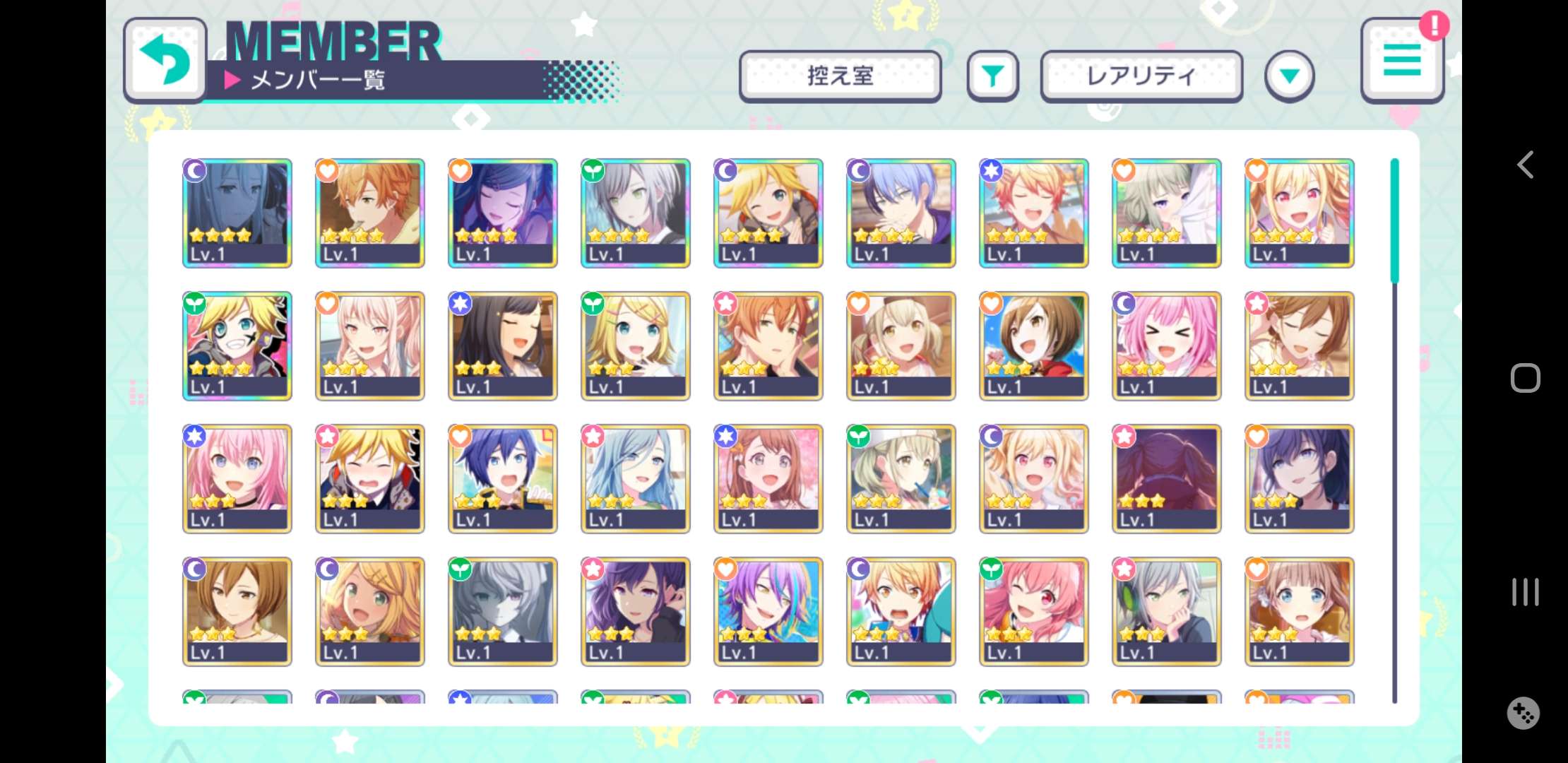The width and height of the screenshot is (1568, 763).
Task: Select the eyepatch blonde boy four-star card
Action: 237,345
